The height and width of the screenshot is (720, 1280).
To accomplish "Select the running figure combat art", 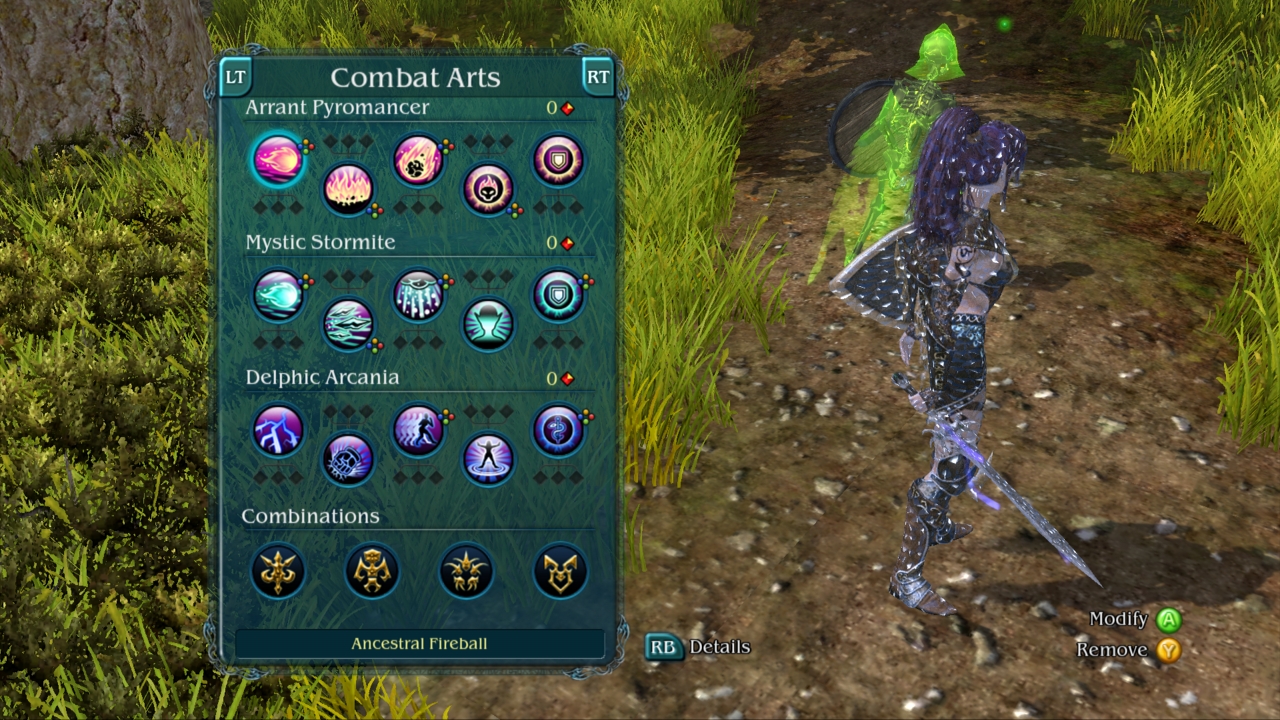I will [x=418, y=431].
